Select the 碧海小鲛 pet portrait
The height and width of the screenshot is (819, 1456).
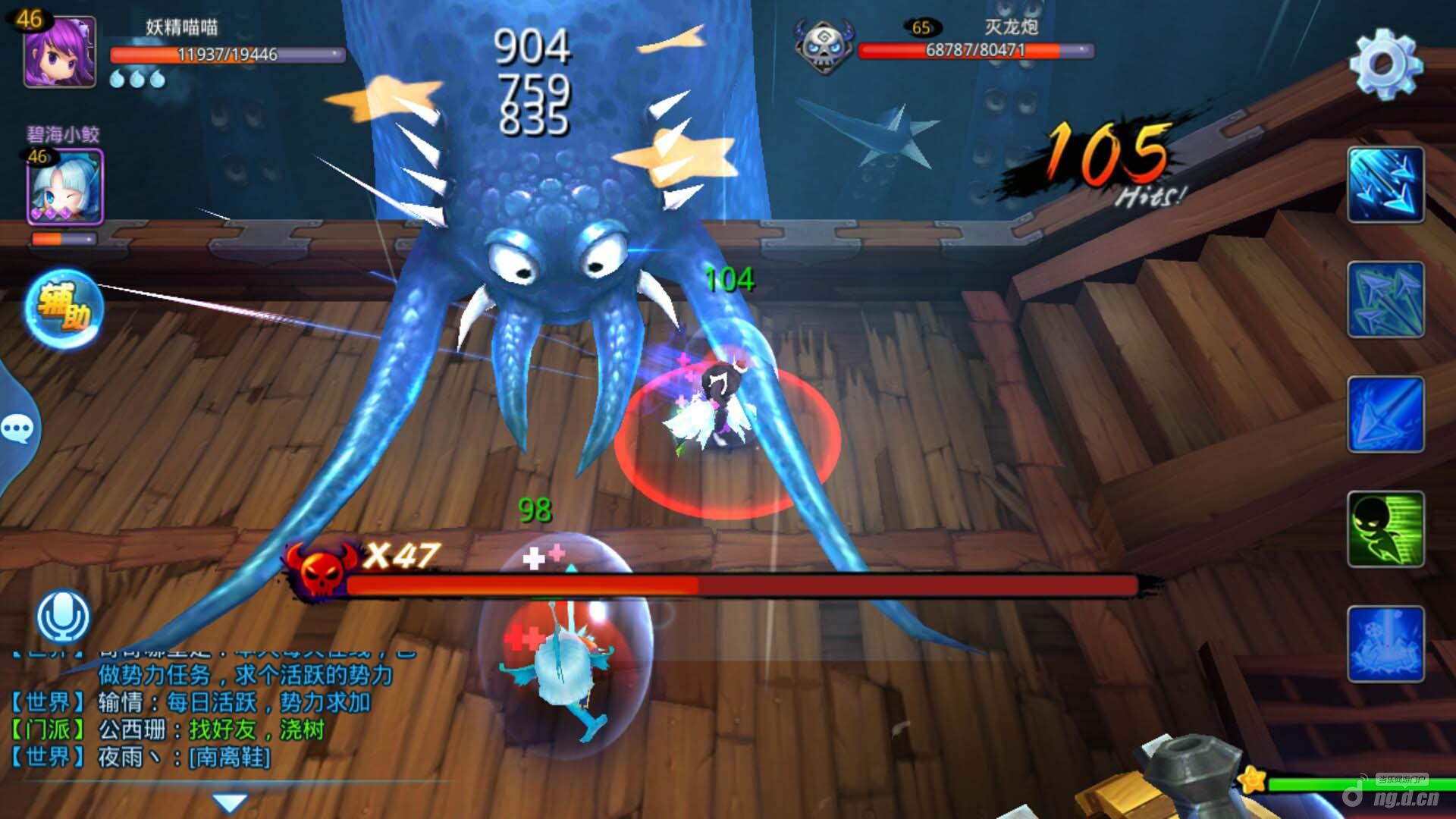[65, 187]
